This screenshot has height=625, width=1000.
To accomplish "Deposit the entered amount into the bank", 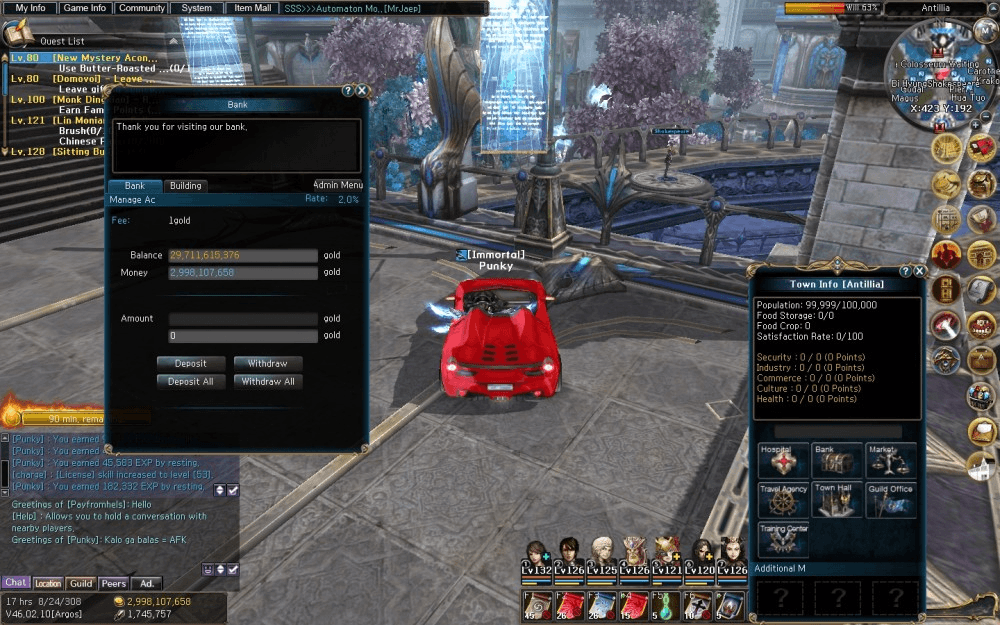I will coord(191,364).
